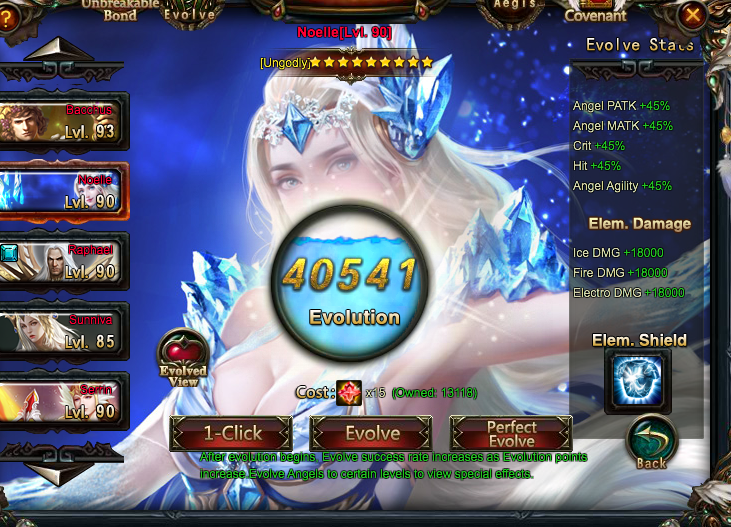Select Raphael in the angel list
Viewport: 731px width, 527px height.
[x=63, y=261]
